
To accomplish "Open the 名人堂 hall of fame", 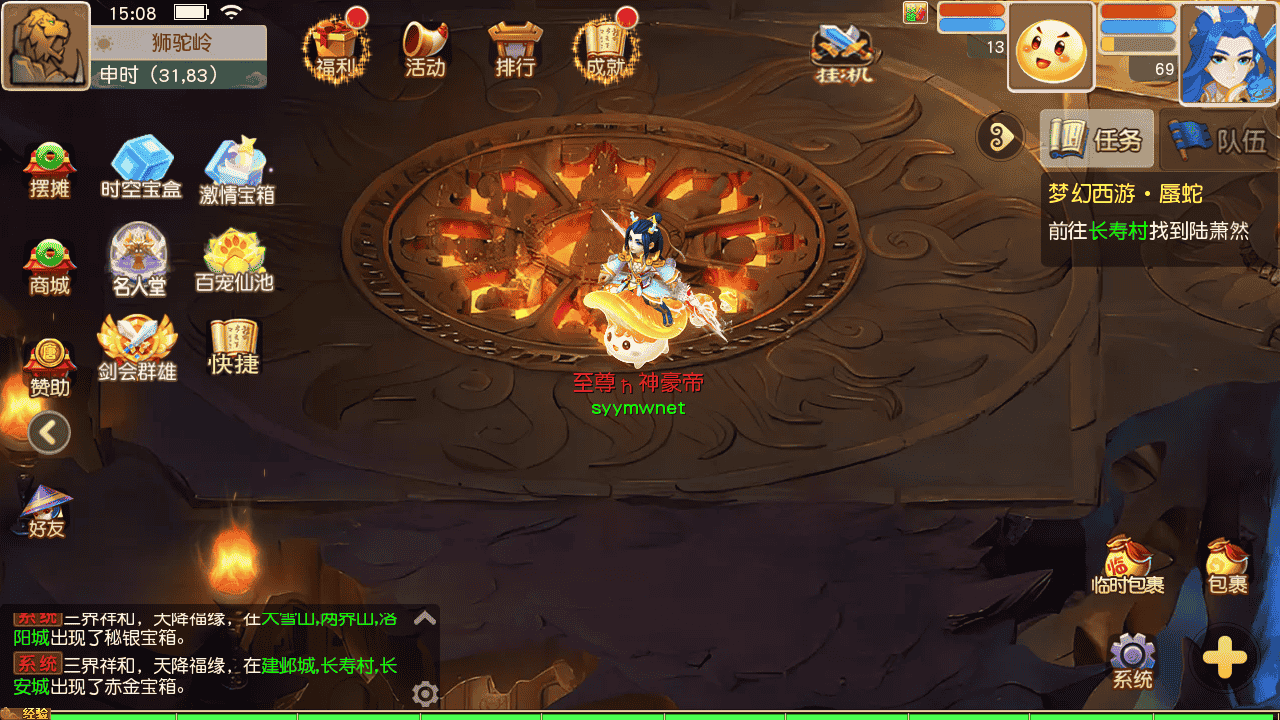I will coord(139,260).
